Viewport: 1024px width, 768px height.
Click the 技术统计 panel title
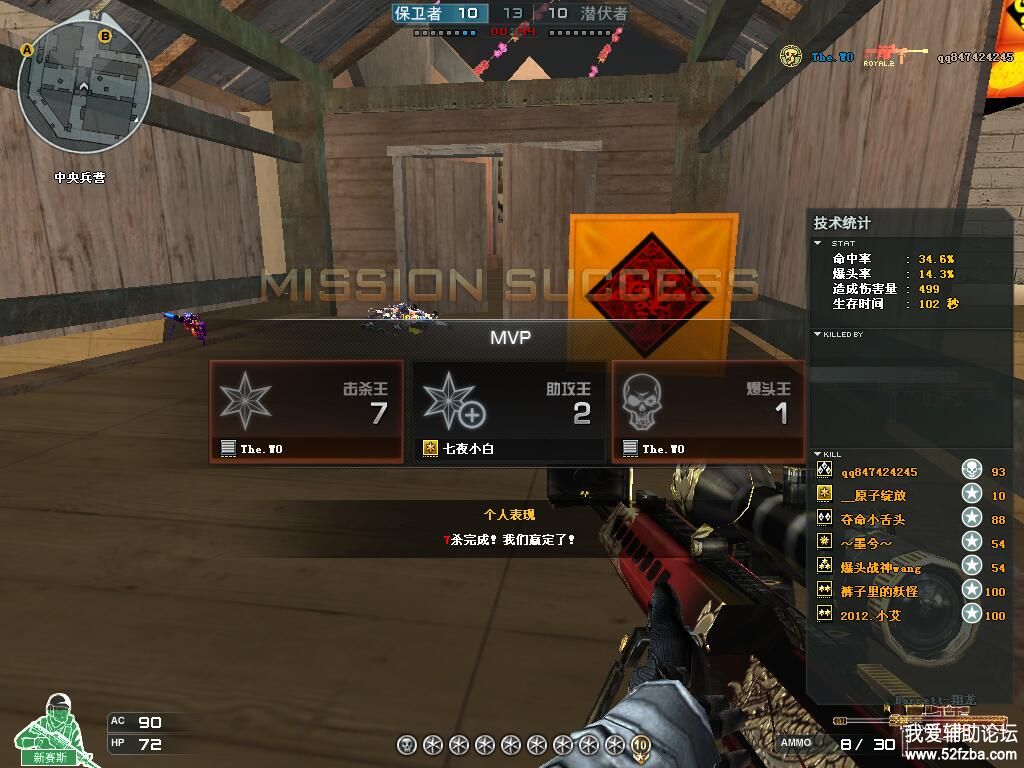(842, 223)
